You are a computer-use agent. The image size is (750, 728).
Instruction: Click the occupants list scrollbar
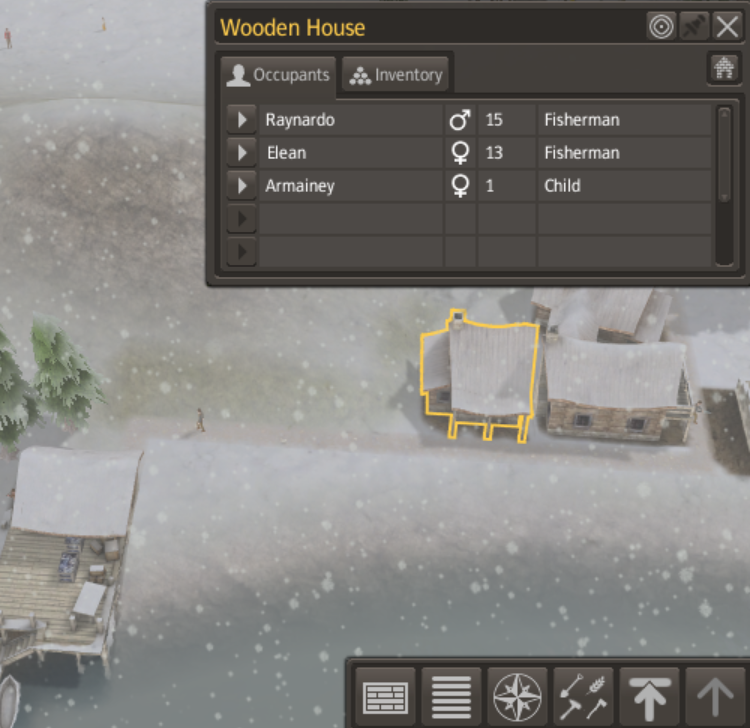pyautogui.click(x=724, y=154)
